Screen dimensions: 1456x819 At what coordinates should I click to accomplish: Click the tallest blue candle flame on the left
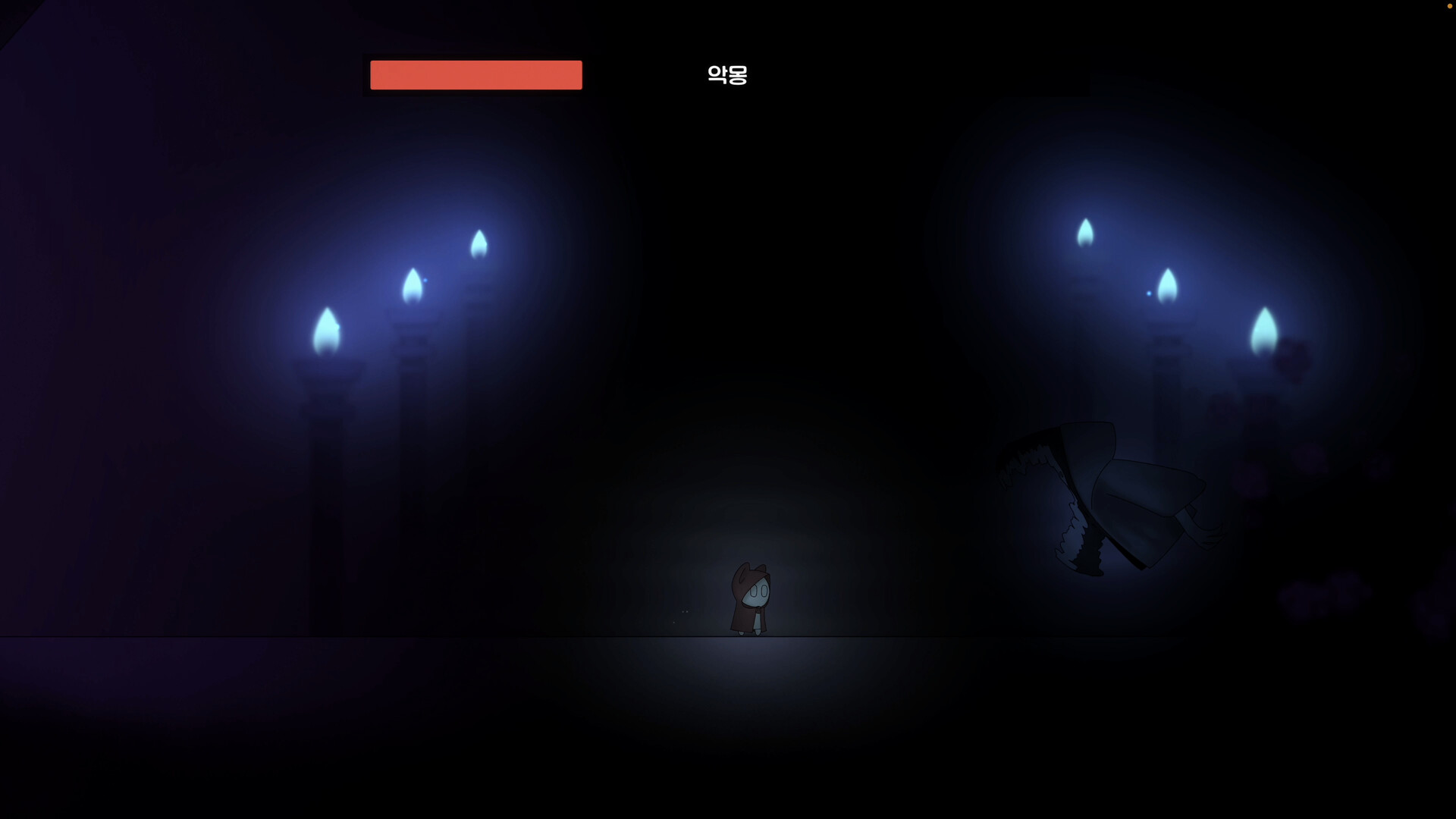(480, 243)
